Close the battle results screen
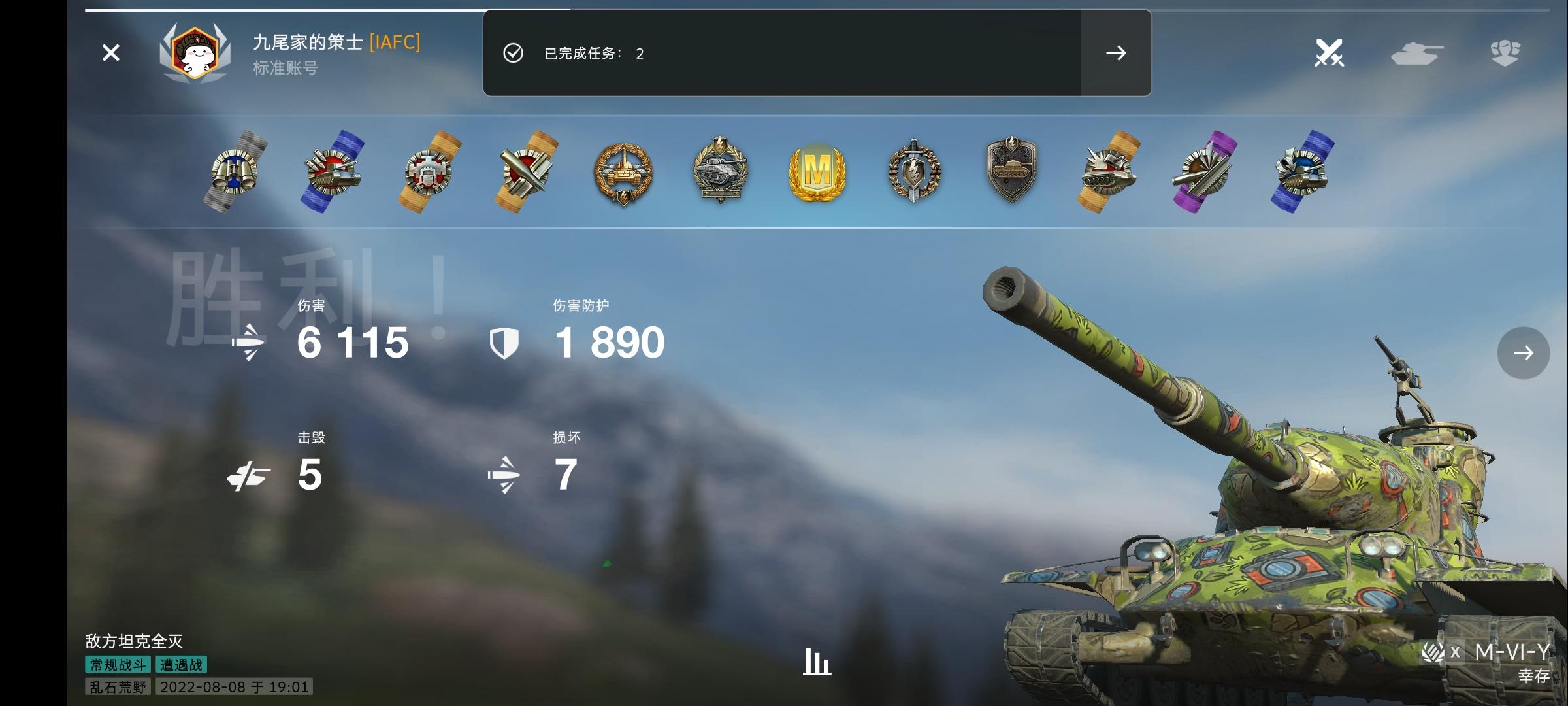This screenshot has height=706, width=1568. pos(111,53)
